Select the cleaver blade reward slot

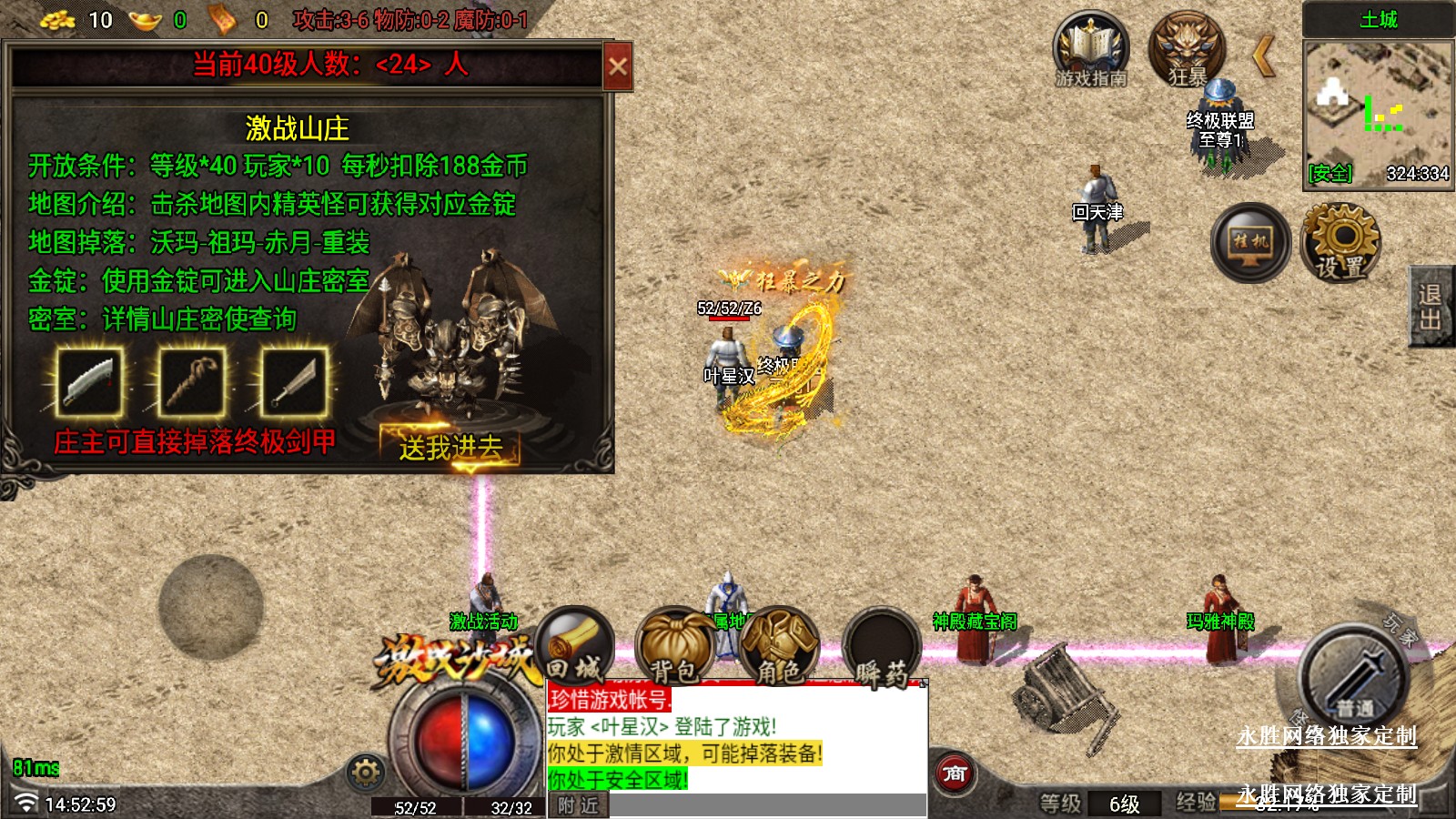(89, 382)
